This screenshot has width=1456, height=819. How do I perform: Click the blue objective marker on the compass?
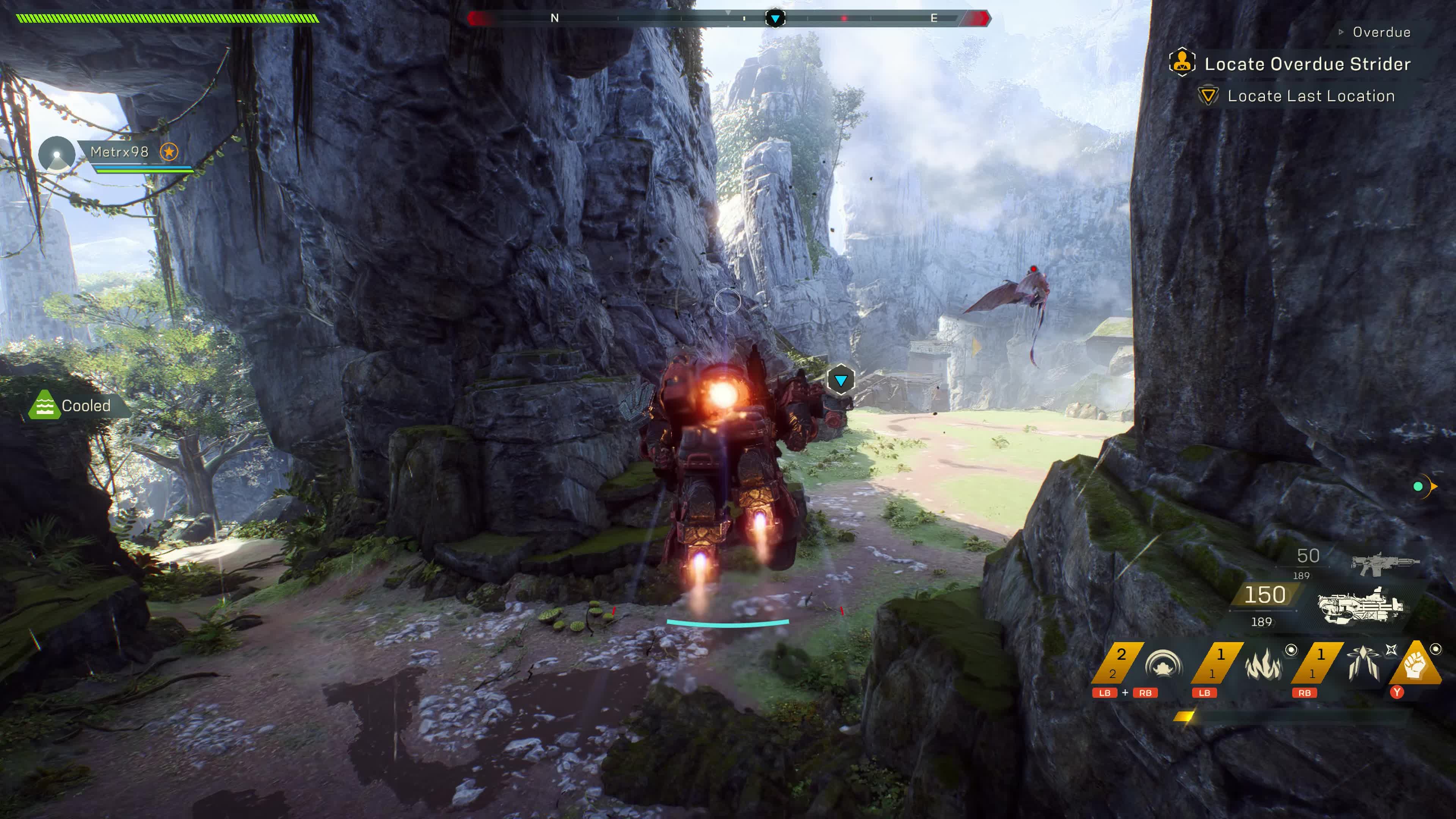click(775, 19)
